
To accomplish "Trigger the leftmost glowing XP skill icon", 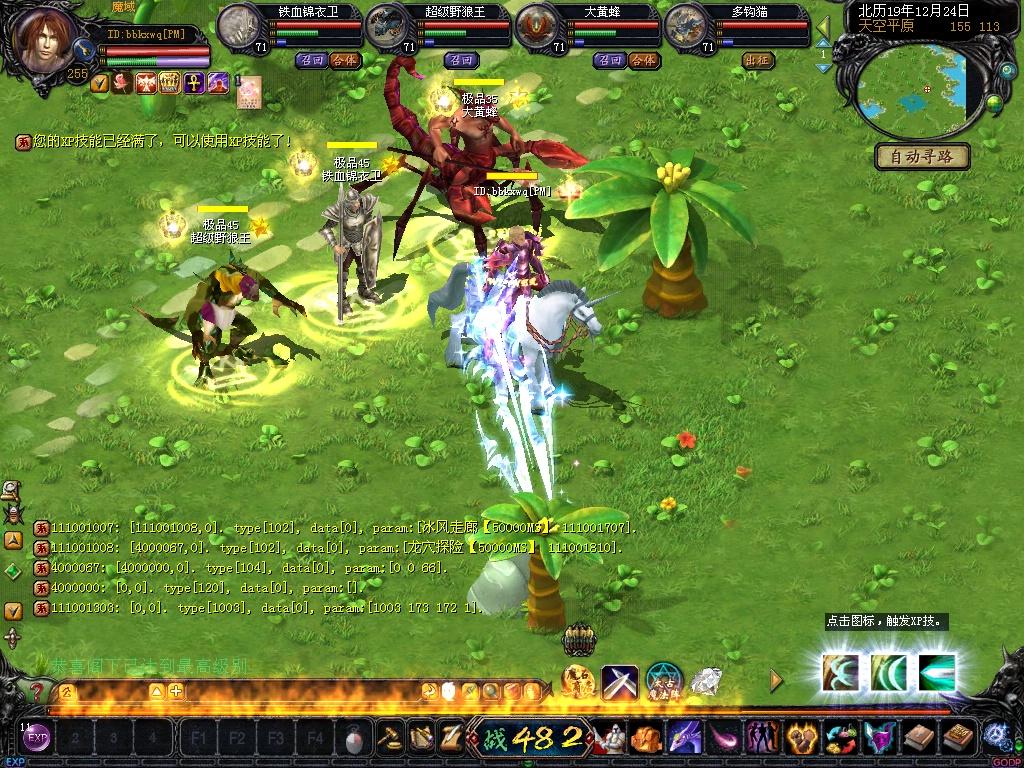I will coord(840,672).
